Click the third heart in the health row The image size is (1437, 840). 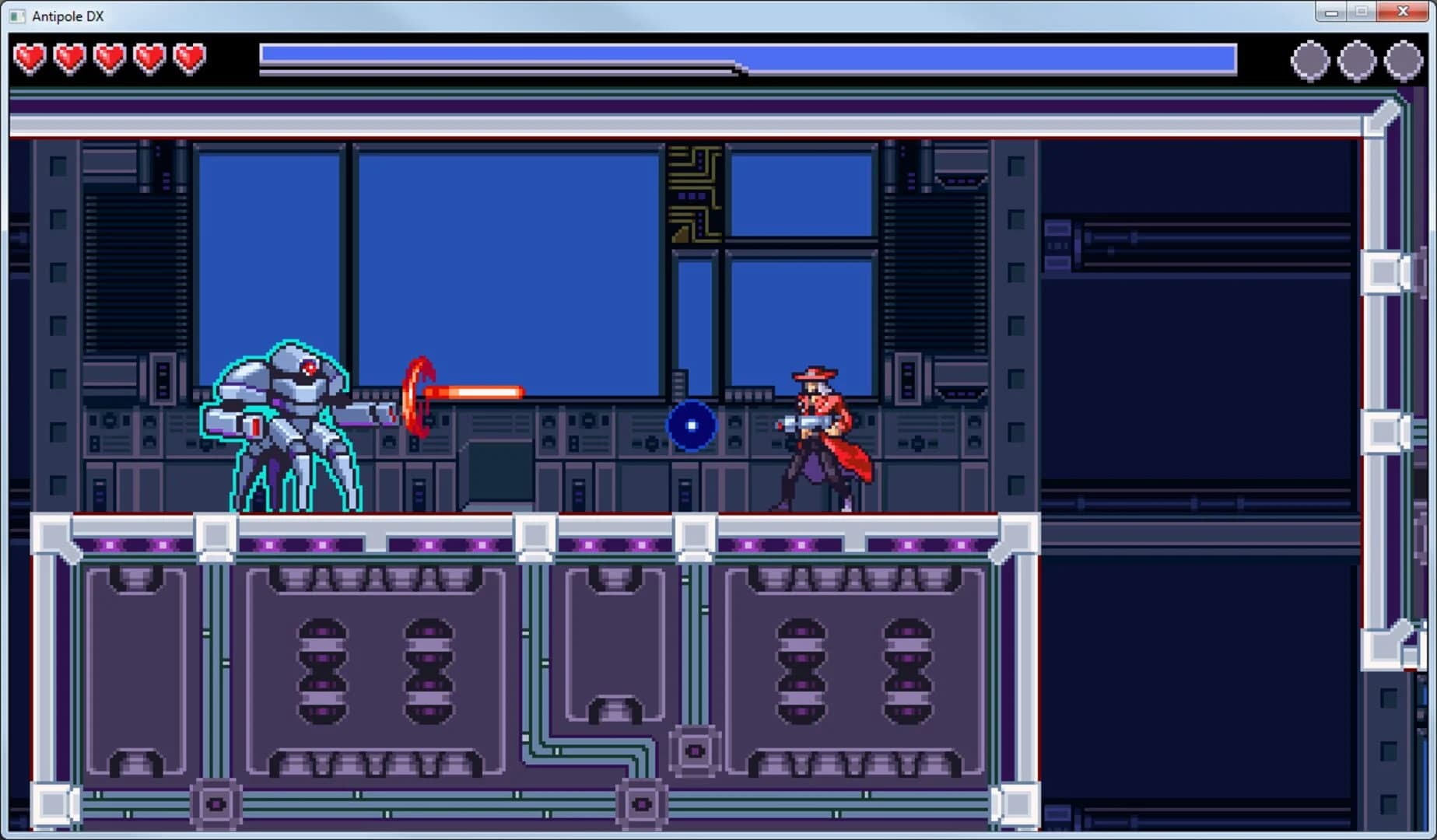[110, 57]
